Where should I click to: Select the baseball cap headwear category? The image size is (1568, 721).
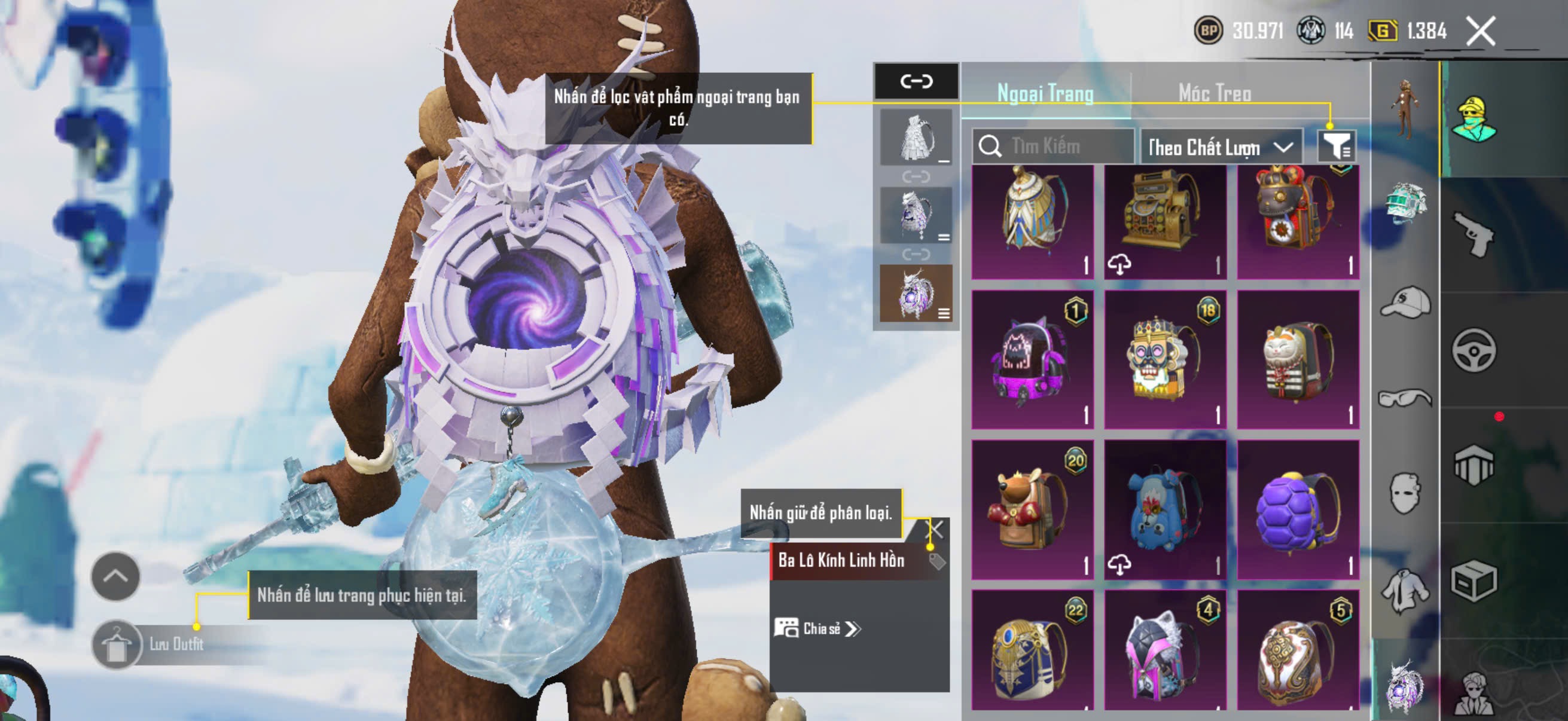click(x=1405, y=303)
